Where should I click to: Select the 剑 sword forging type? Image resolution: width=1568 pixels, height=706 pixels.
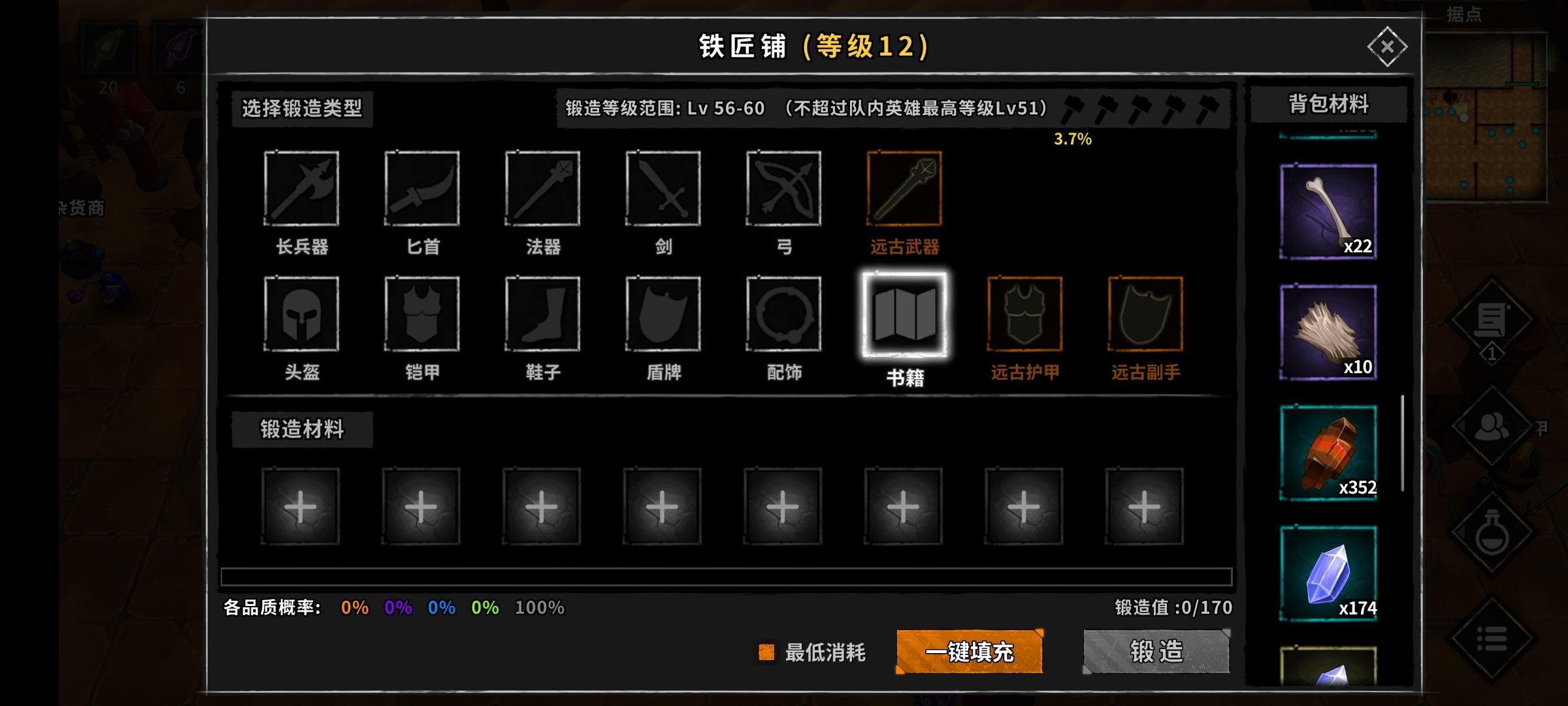coord(663,190)
